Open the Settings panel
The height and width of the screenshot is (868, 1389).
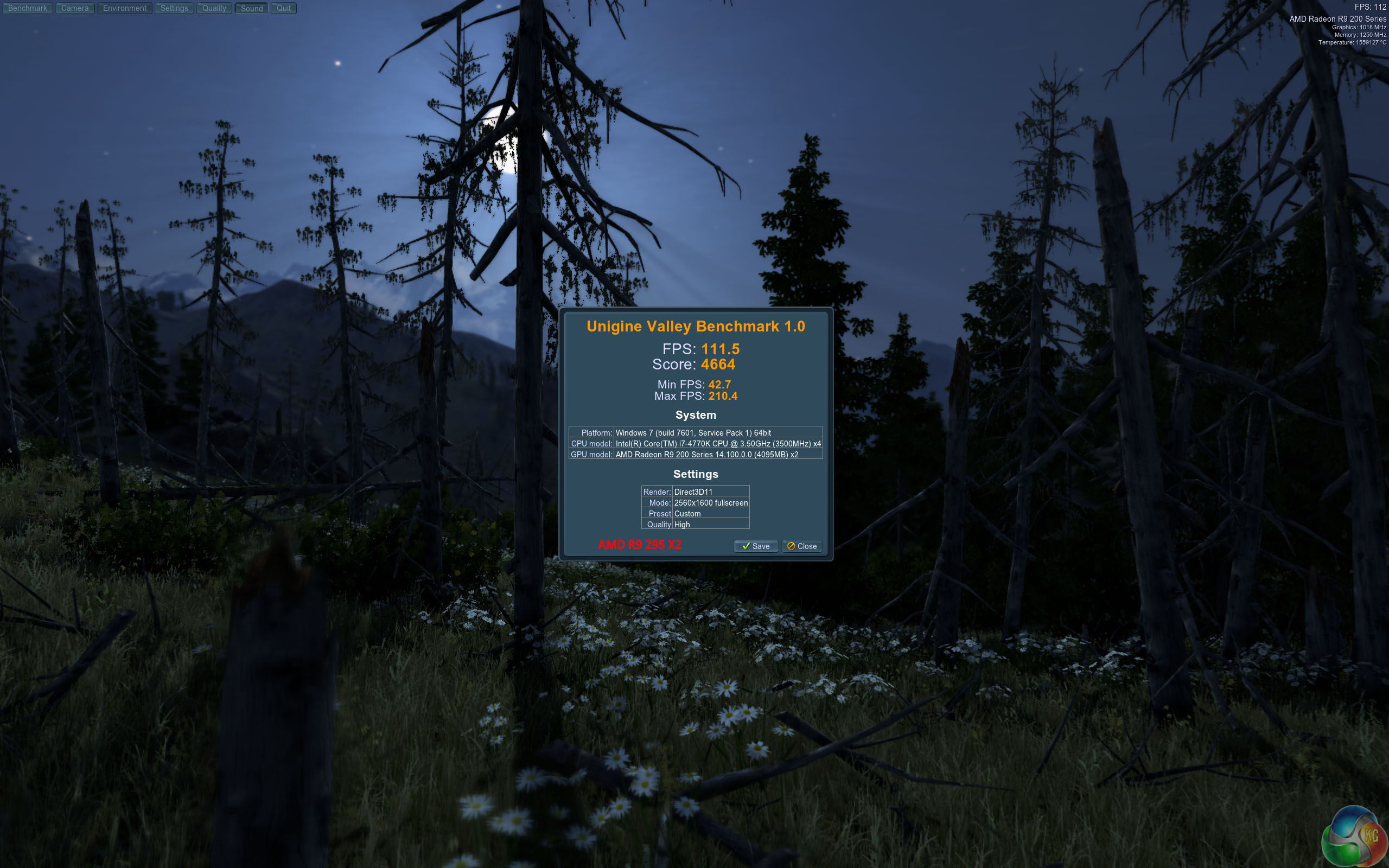click(x=174, y=8)
